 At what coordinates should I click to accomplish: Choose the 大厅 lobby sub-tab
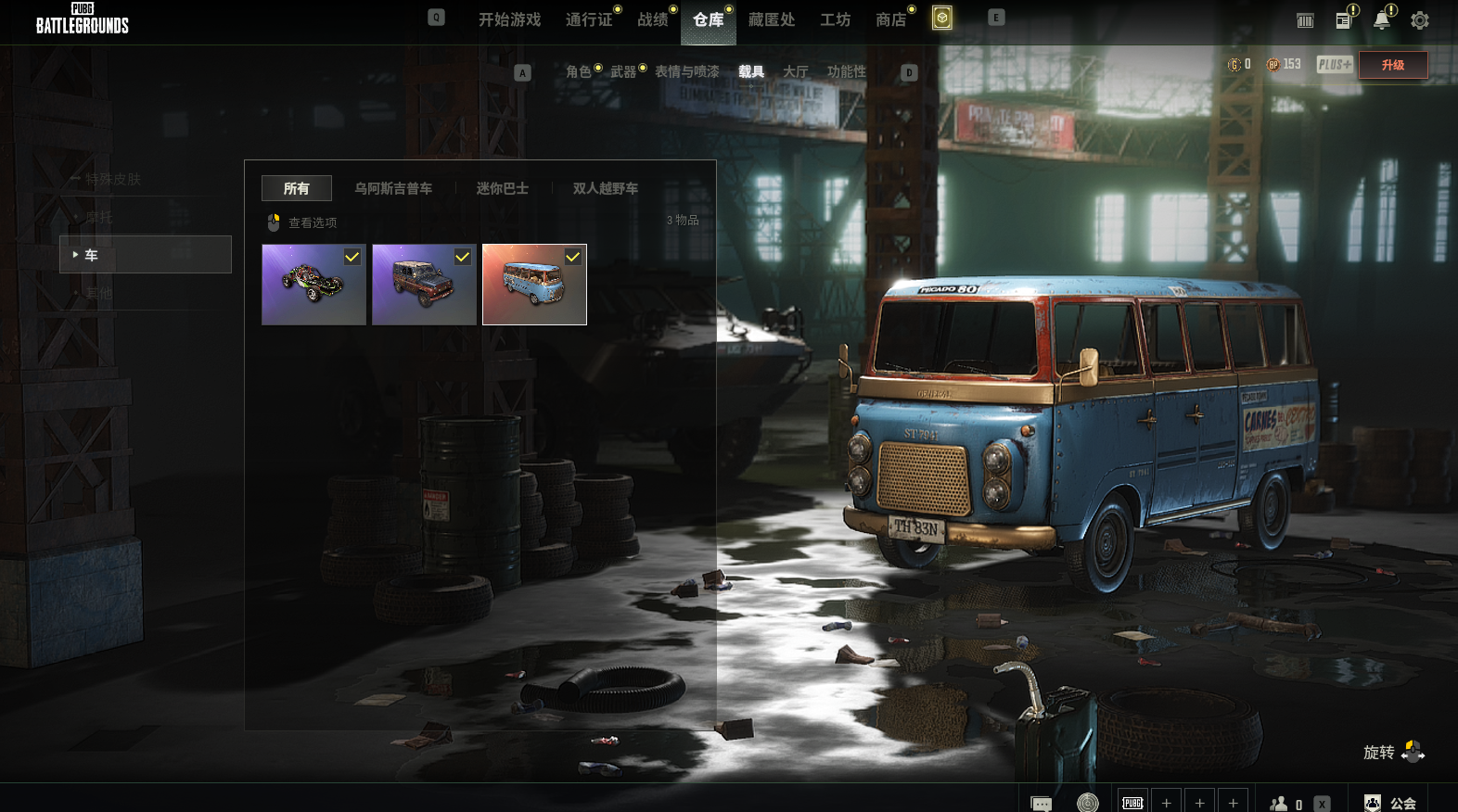tap(796, 71)
